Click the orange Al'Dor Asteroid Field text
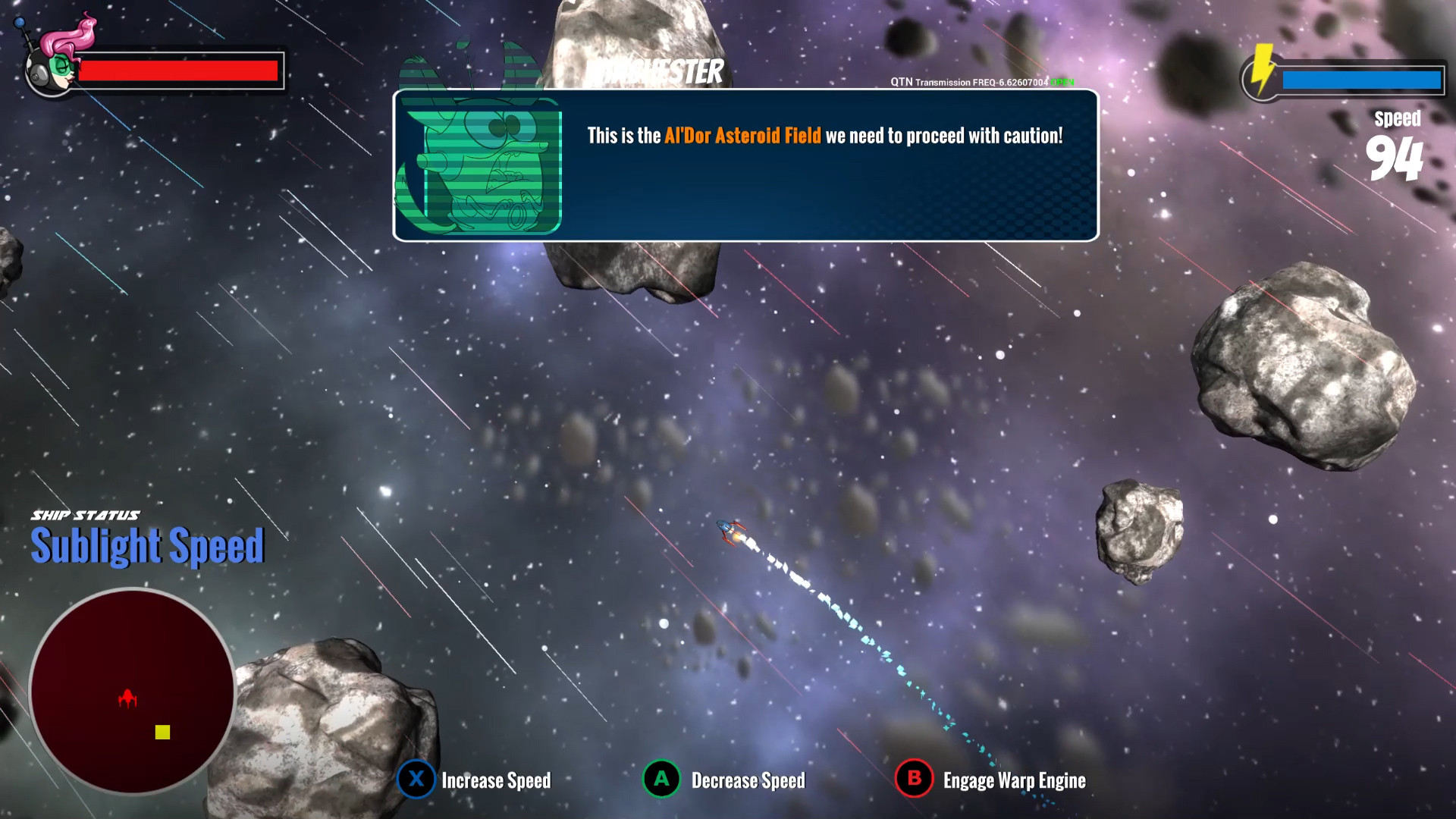Viewport: 1456px width, 819px height. [x=742, y=137]
